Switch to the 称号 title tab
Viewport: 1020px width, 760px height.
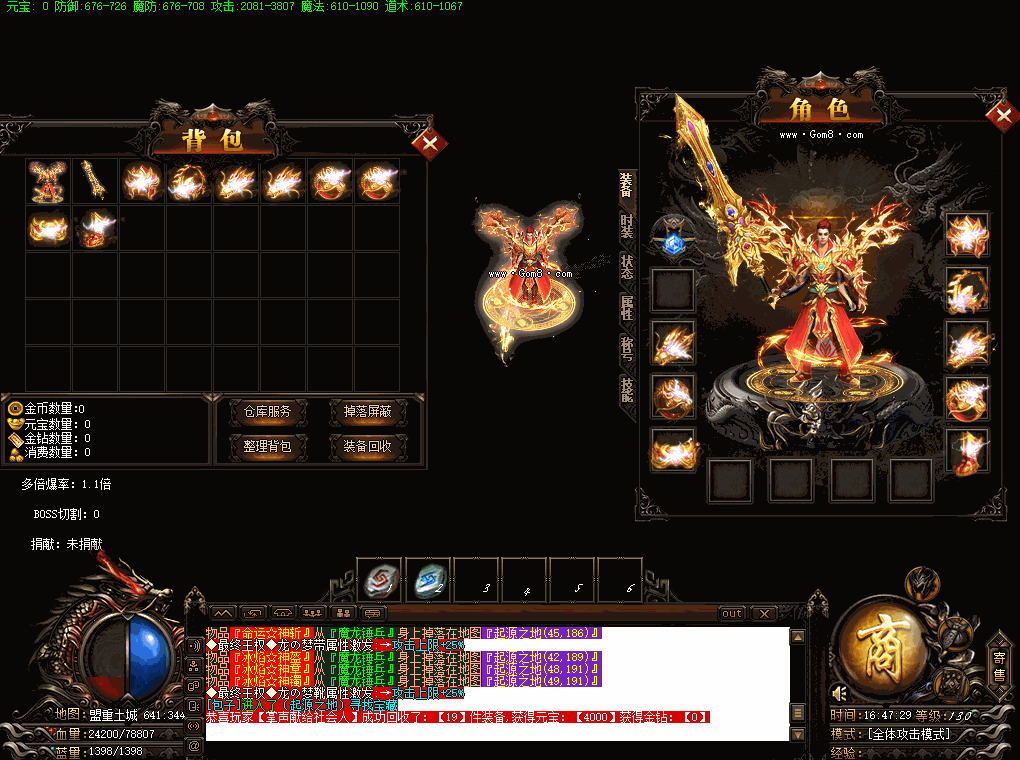pyautogui.click(x=627, y=348)
